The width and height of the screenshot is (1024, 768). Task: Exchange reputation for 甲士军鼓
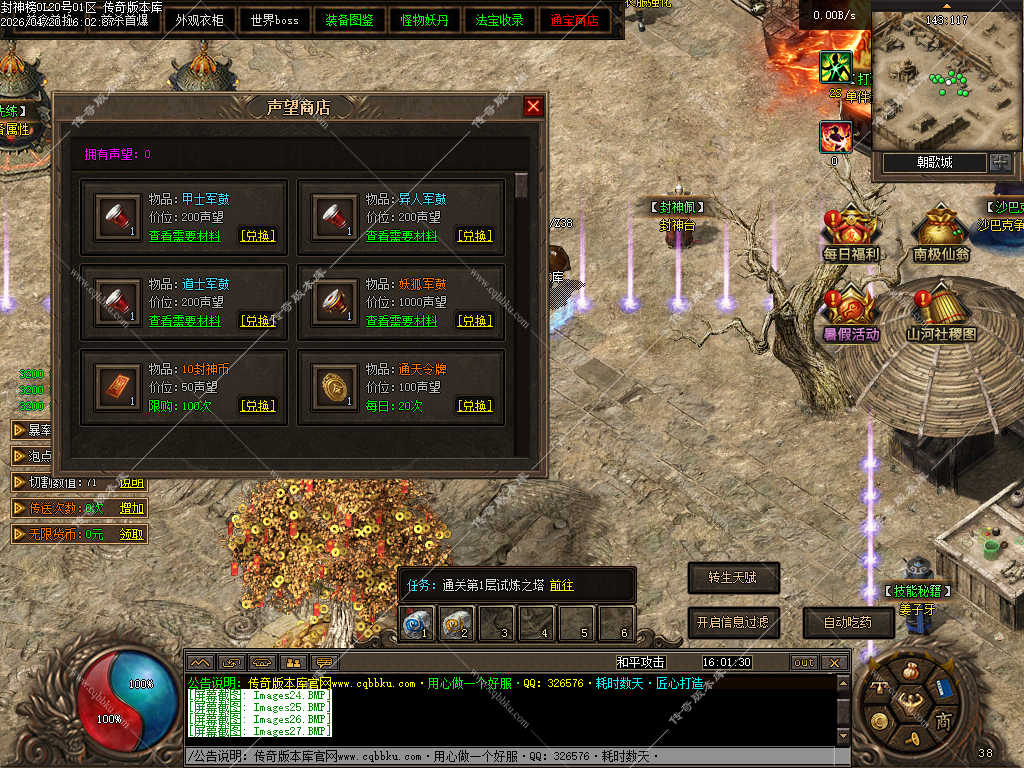coord(258,237)
